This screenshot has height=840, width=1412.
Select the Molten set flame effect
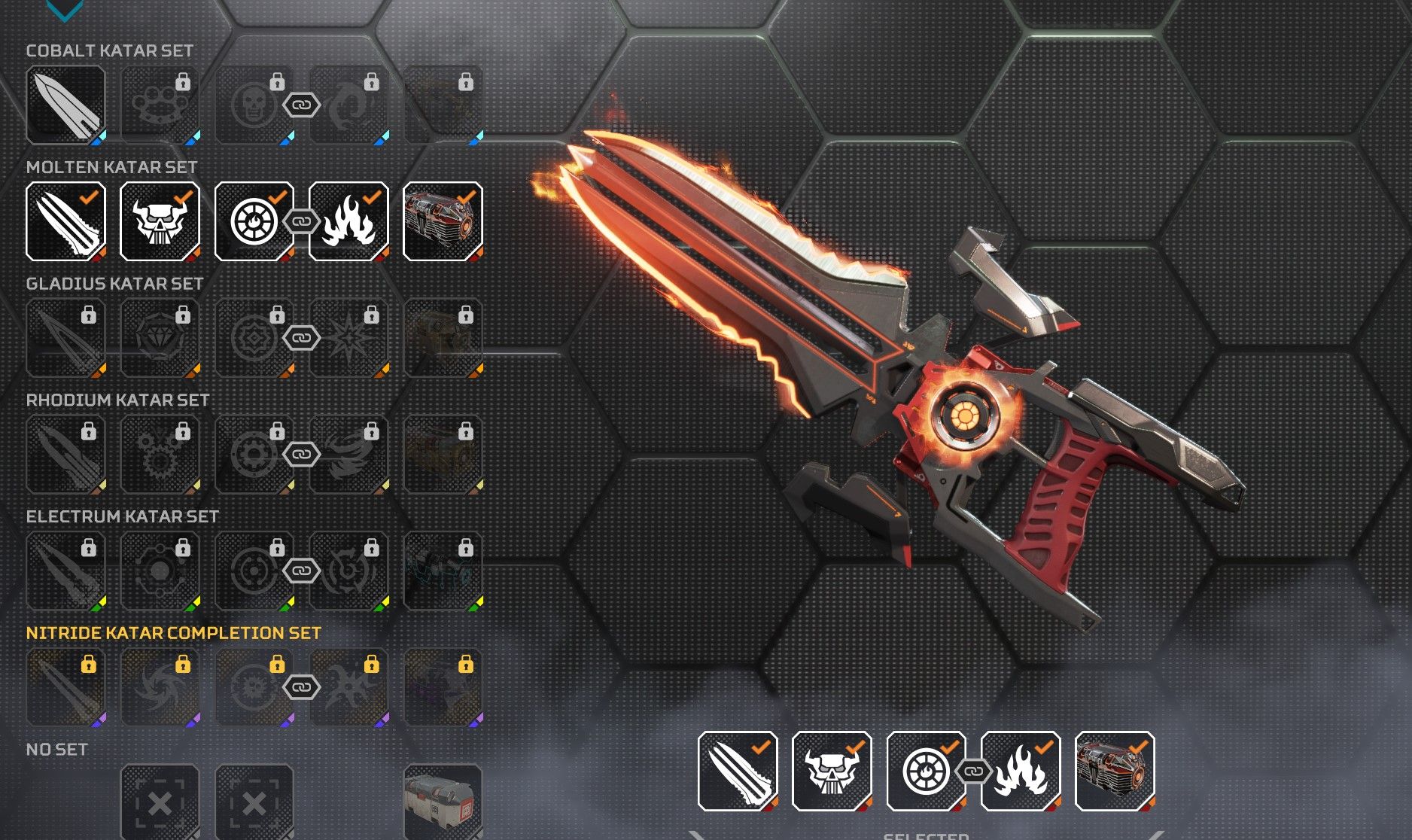click(x=348, y=221)
